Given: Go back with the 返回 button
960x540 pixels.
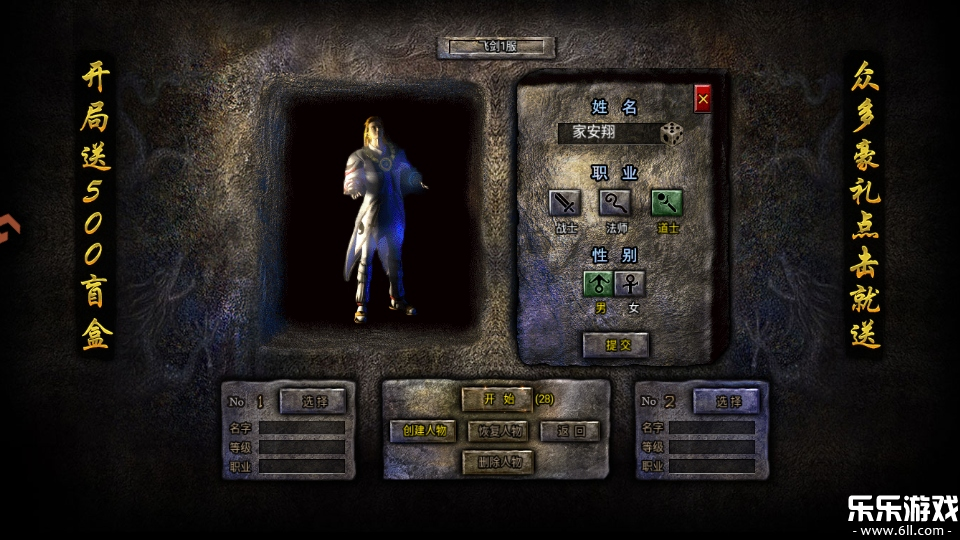Looking at the screenshot, I should [570, 431].
